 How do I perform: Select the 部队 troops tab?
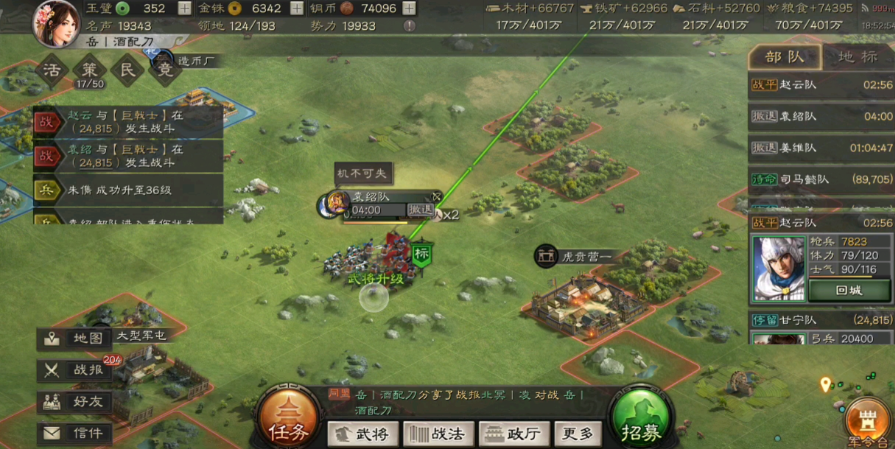tap(785, 57)
